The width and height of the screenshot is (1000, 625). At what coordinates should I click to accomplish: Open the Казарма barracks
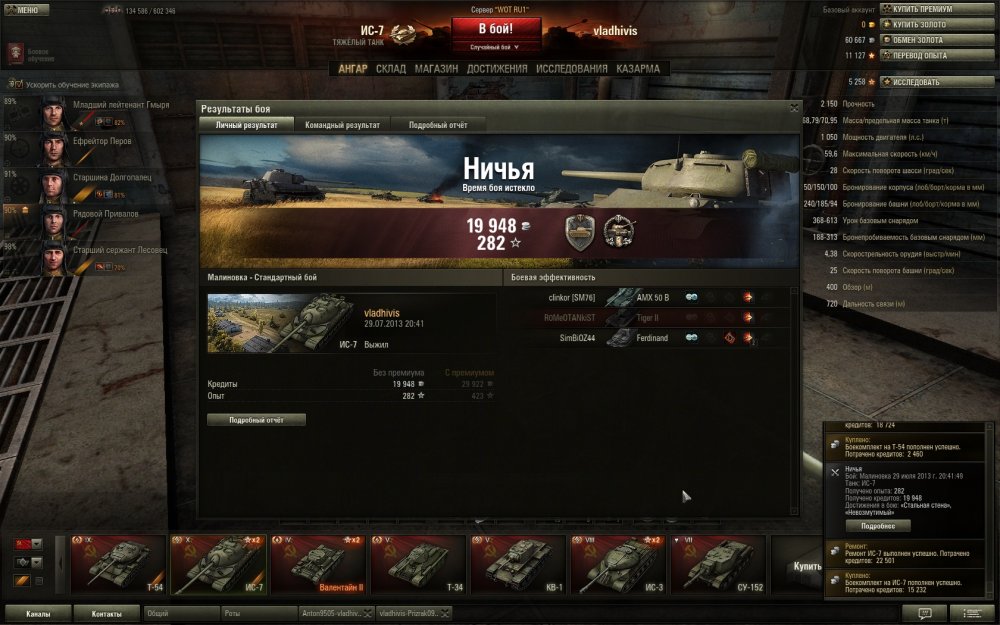tap(638, 69)
